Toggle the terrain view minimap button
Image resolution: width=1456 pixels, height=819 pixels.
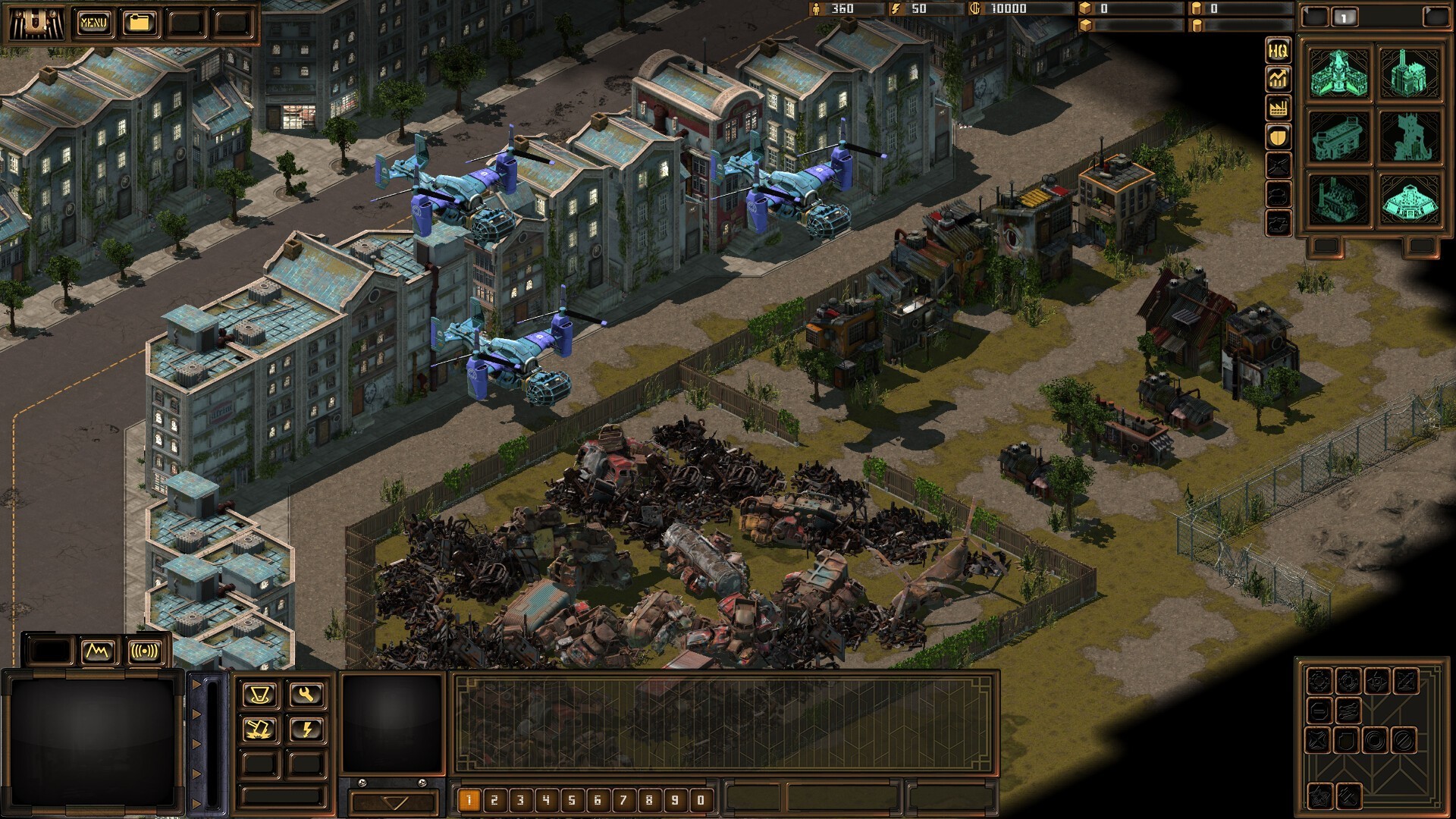(x=98, y=651)
